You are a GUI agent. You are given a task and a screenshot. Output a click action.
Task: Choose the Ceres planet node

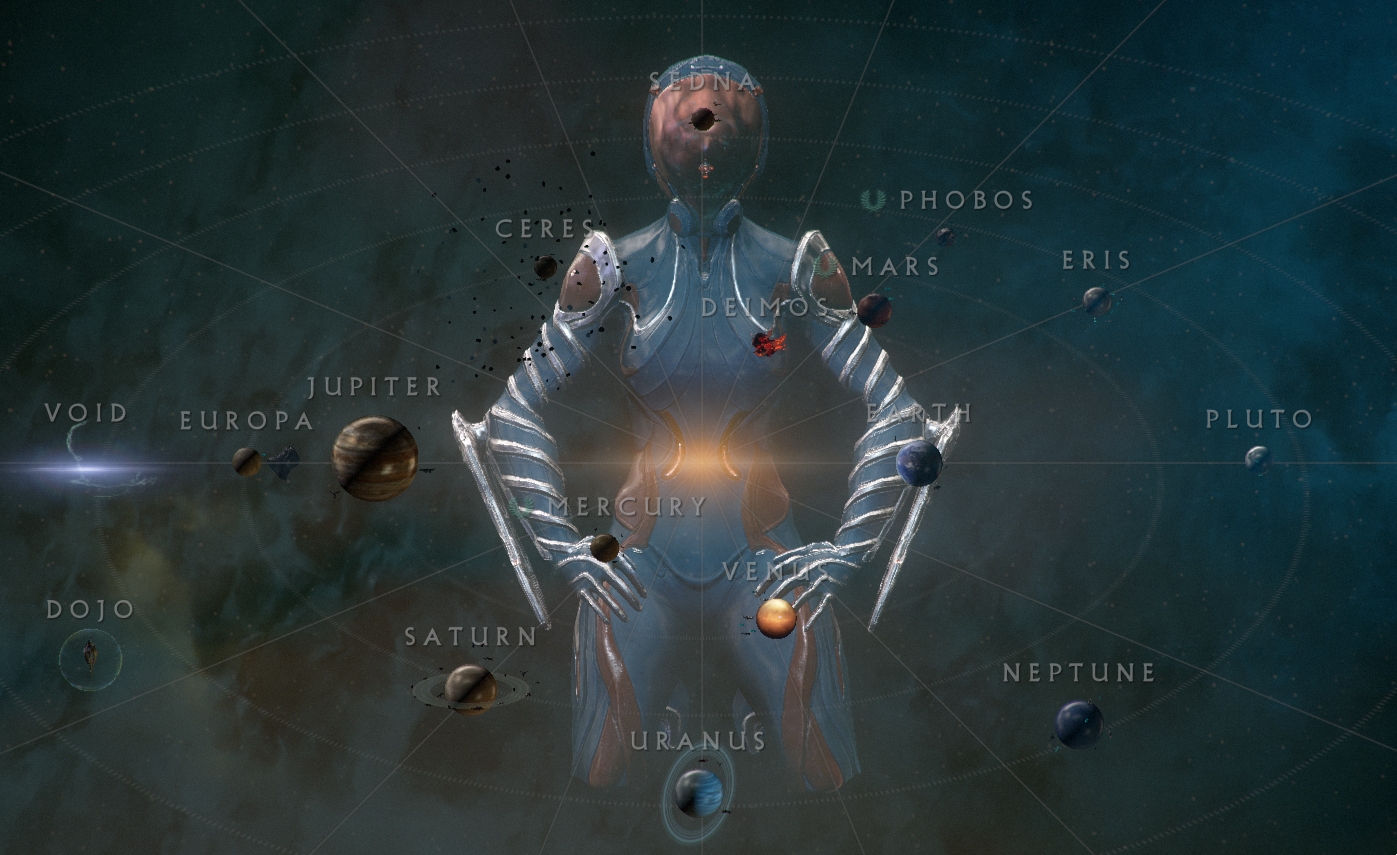[x=545, y=267]
